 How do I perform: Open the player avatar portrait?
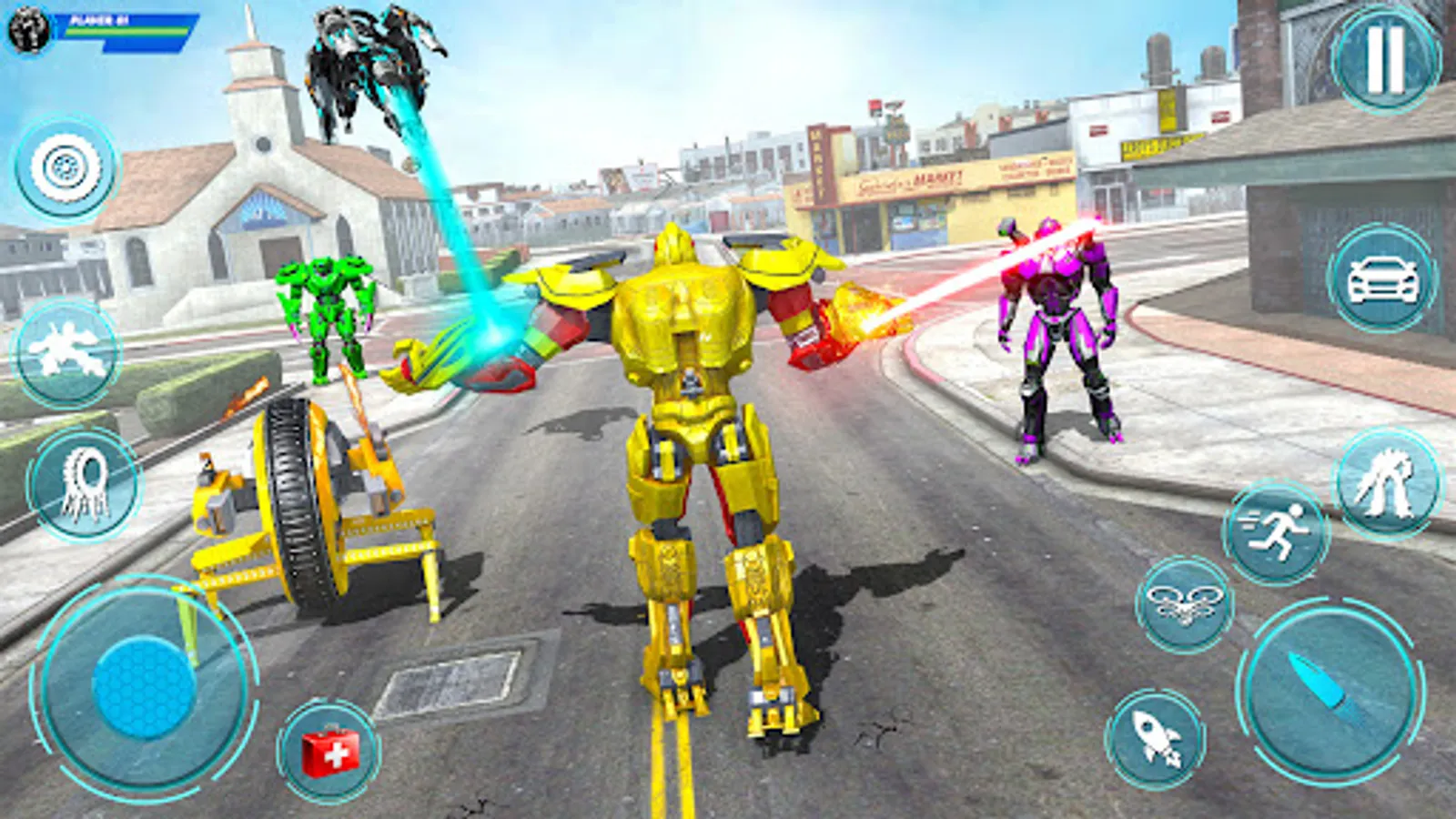[27, 29]
